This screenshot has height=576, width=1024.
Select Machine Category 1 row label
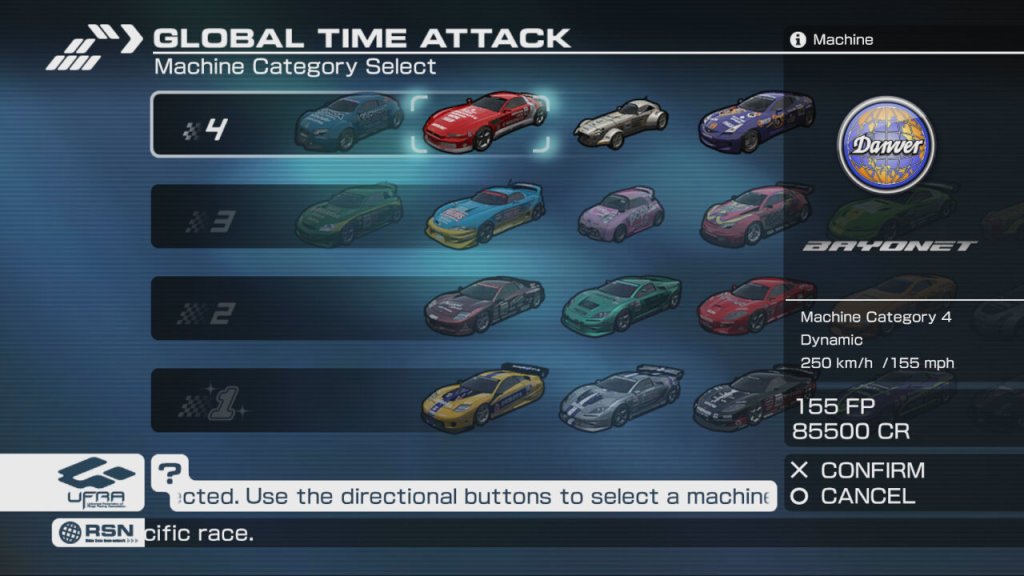pos(210,403)
